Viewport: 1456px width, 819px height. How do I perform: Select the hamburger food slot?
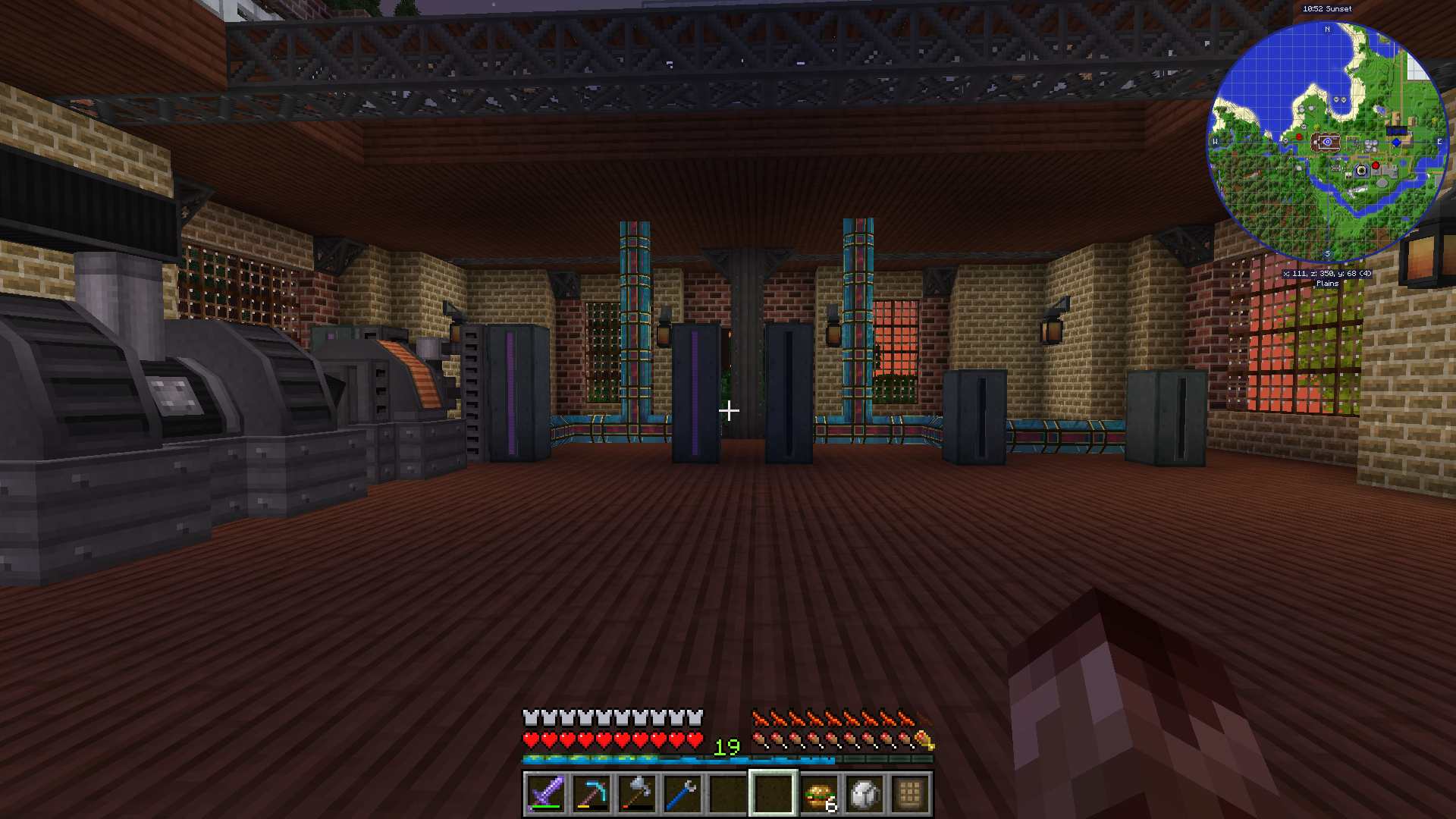coord(819,794)
